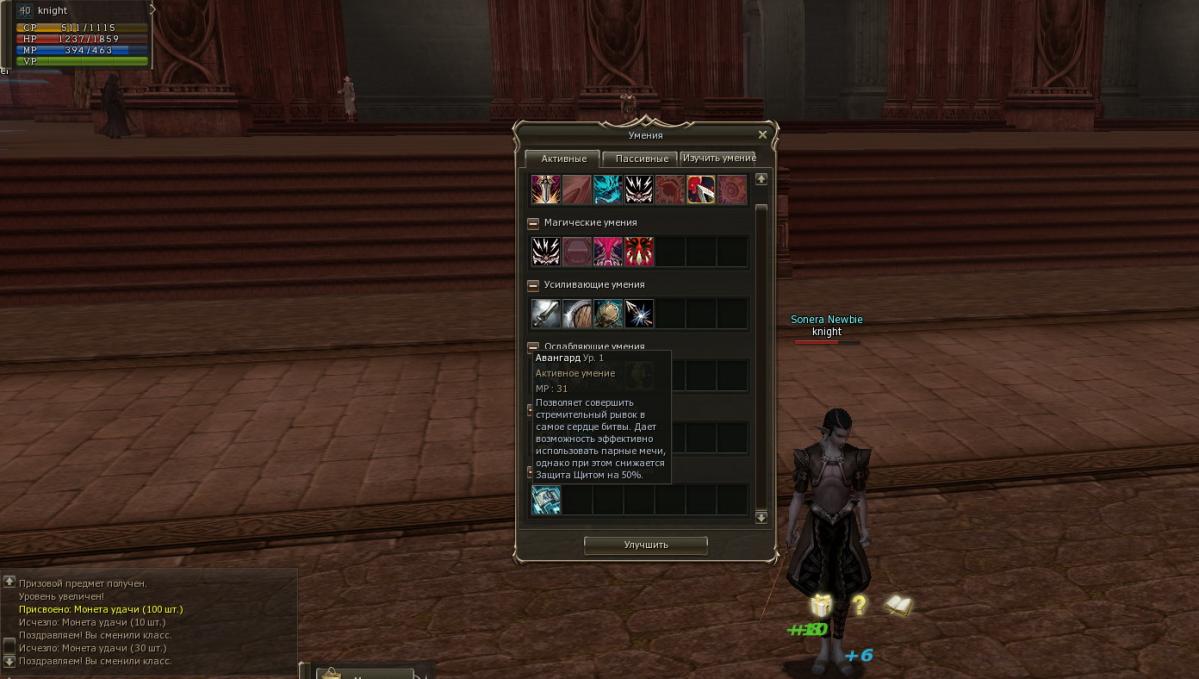Click the Улучшить button
The width and height of the screenshot is (1199, 679).
645,545
